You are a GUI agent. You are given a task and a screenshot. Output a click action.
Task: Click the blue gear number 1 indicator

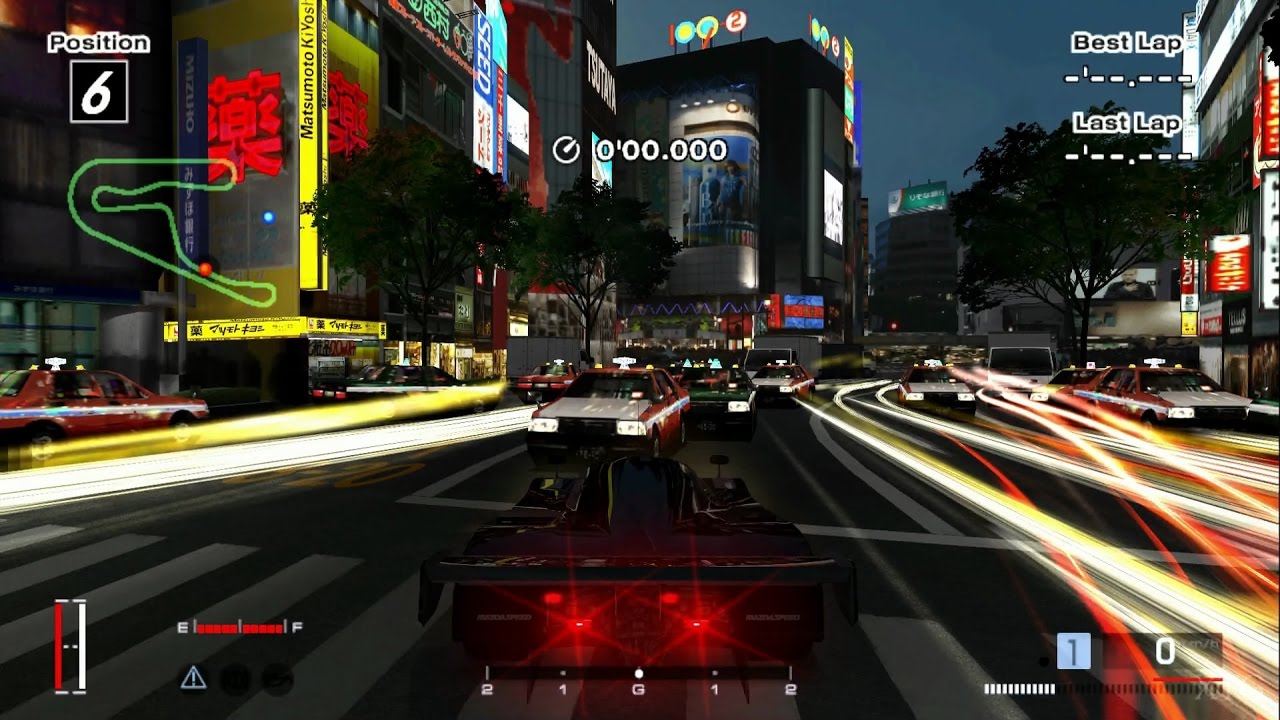1073,652
